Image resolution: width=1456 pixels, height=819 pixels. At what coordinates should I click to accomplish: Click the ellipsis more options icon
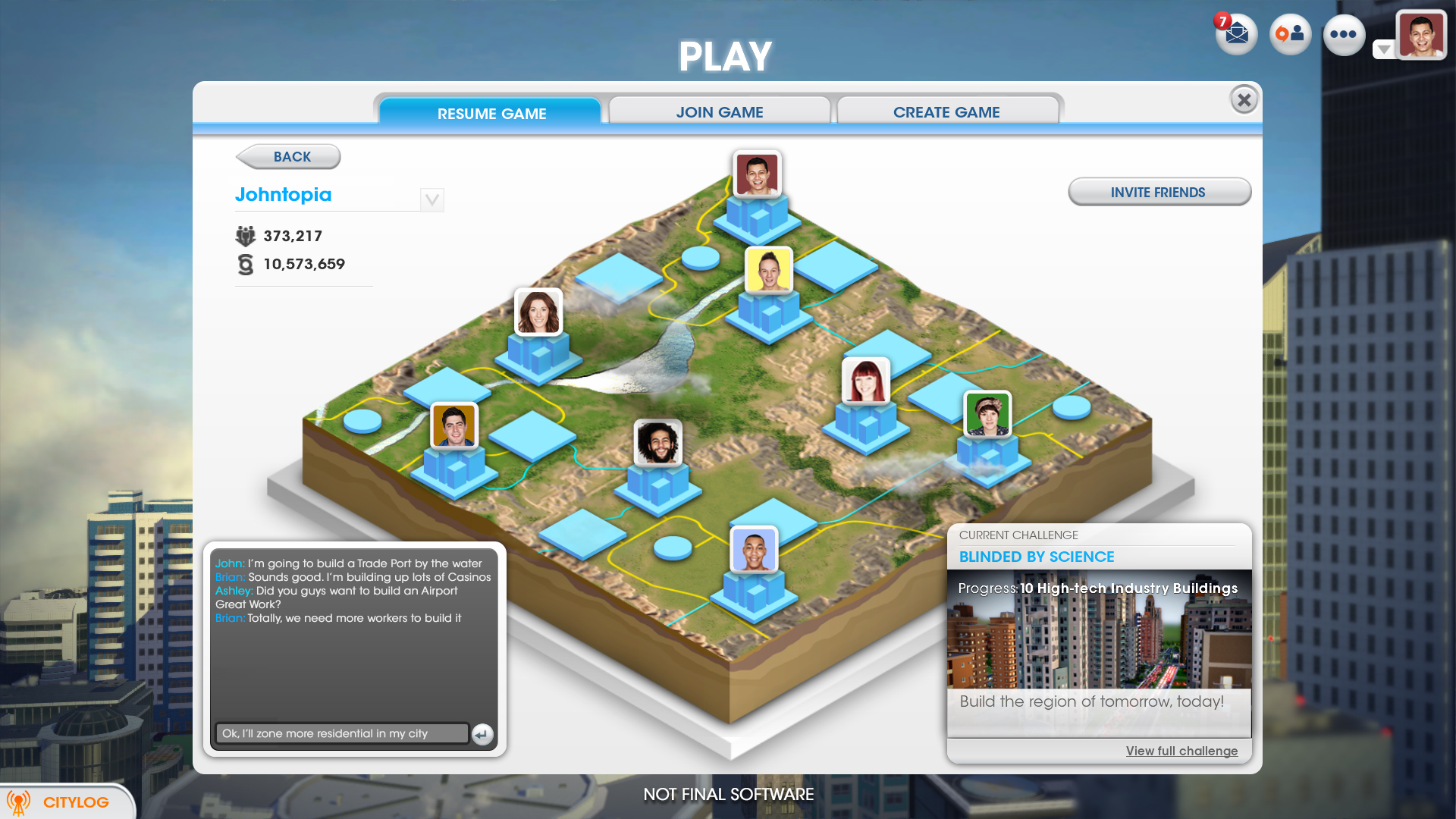coord(1343,34)
